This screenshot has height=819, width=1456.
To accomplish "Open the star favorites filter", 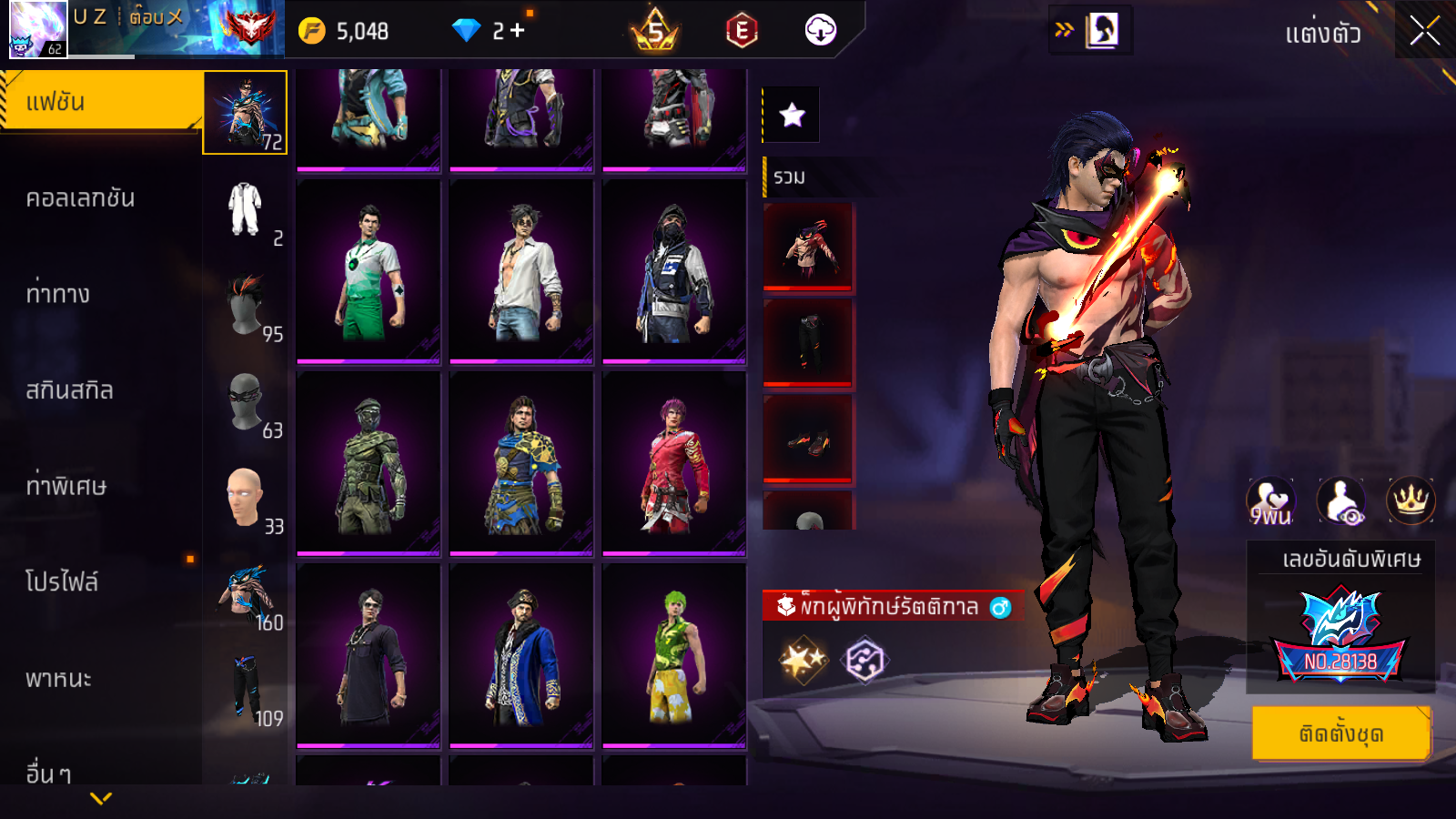I will click(792, 115).
